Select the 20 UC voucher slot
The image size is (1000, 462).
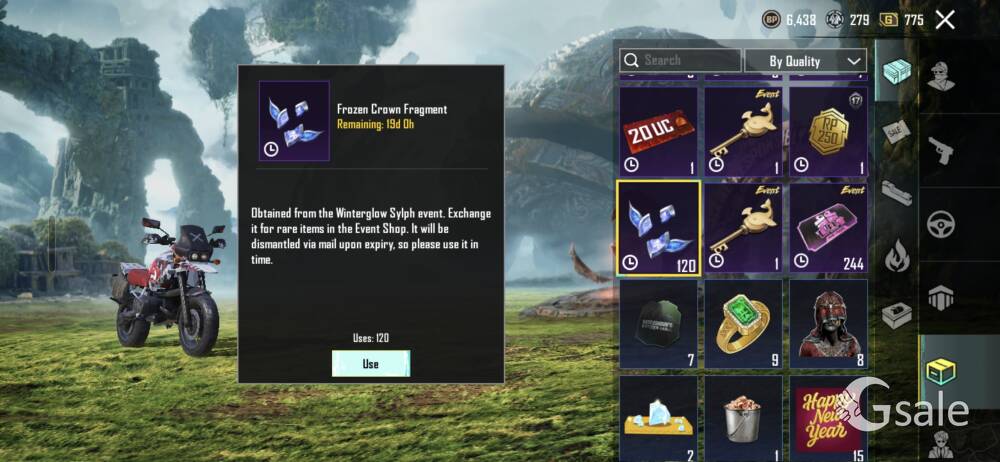(x=659, y=132)
